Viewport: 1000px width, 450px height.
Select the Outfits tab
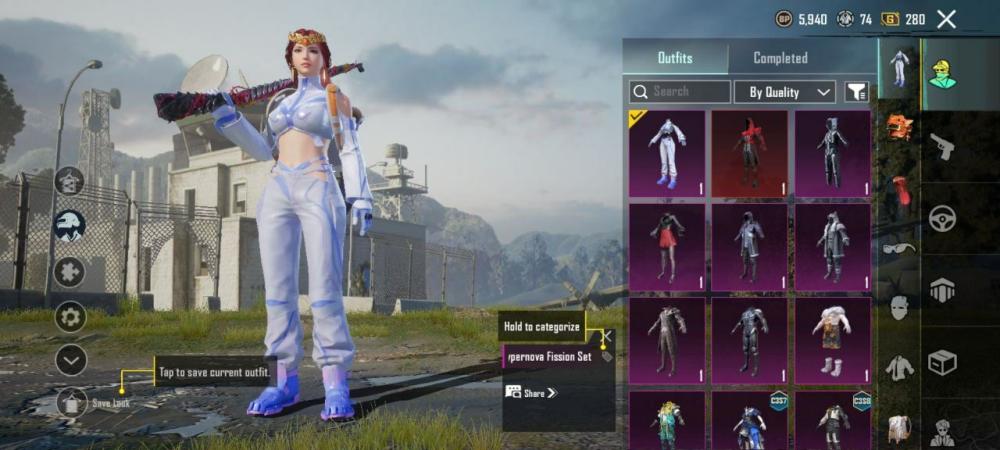click(x=675, y=58)
